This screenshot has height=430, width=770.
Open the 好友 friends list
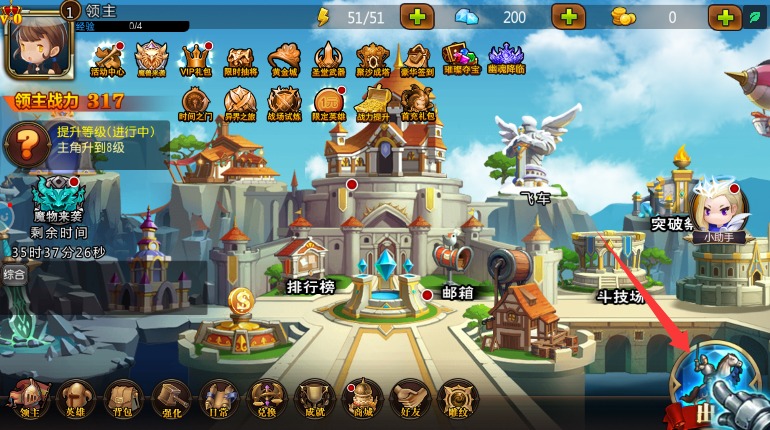[x=410, y=398]
